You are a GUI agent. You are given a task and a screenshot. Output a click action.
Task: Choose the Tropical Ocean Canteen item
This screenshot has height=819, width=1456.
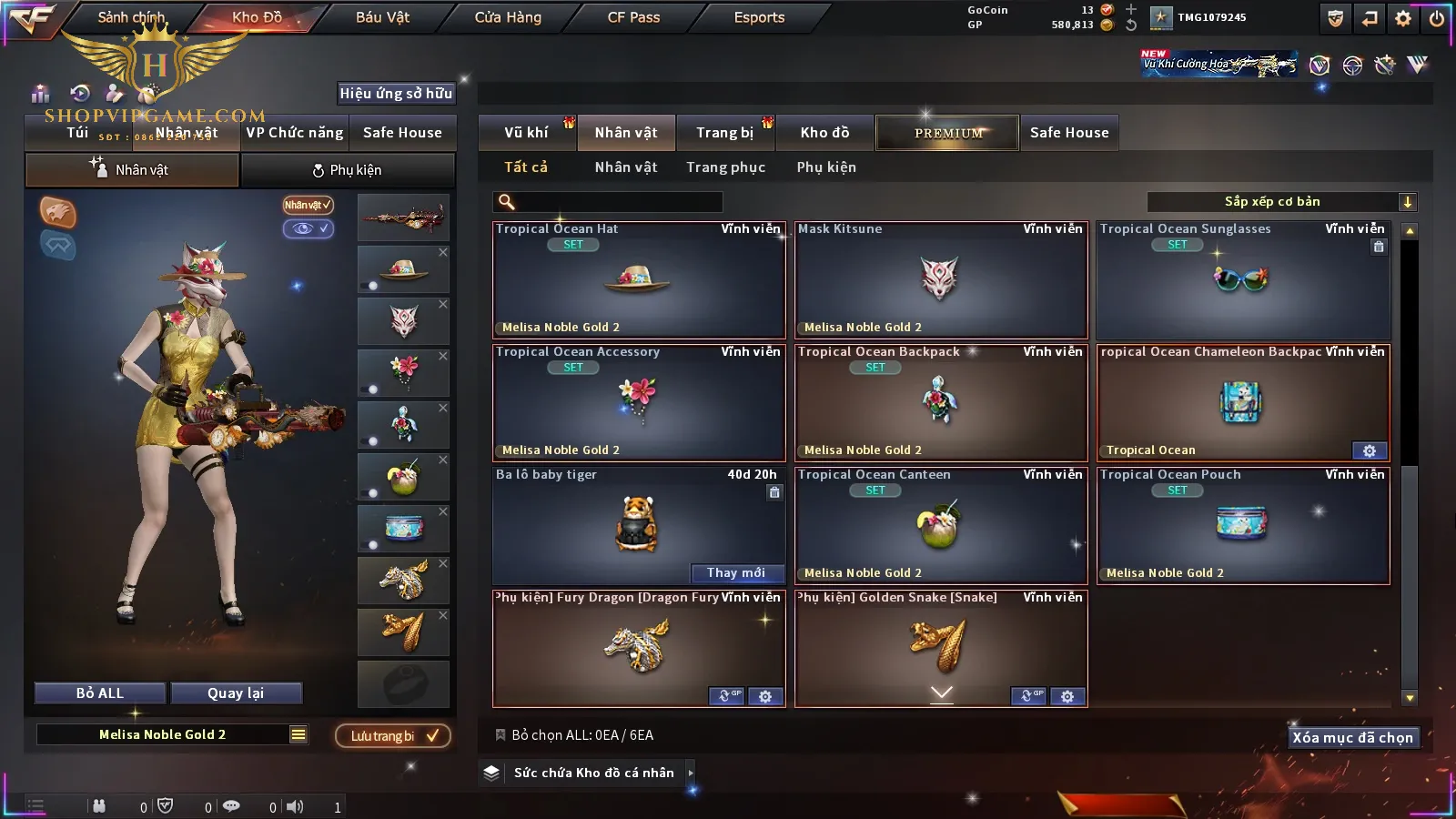[941, 525]
